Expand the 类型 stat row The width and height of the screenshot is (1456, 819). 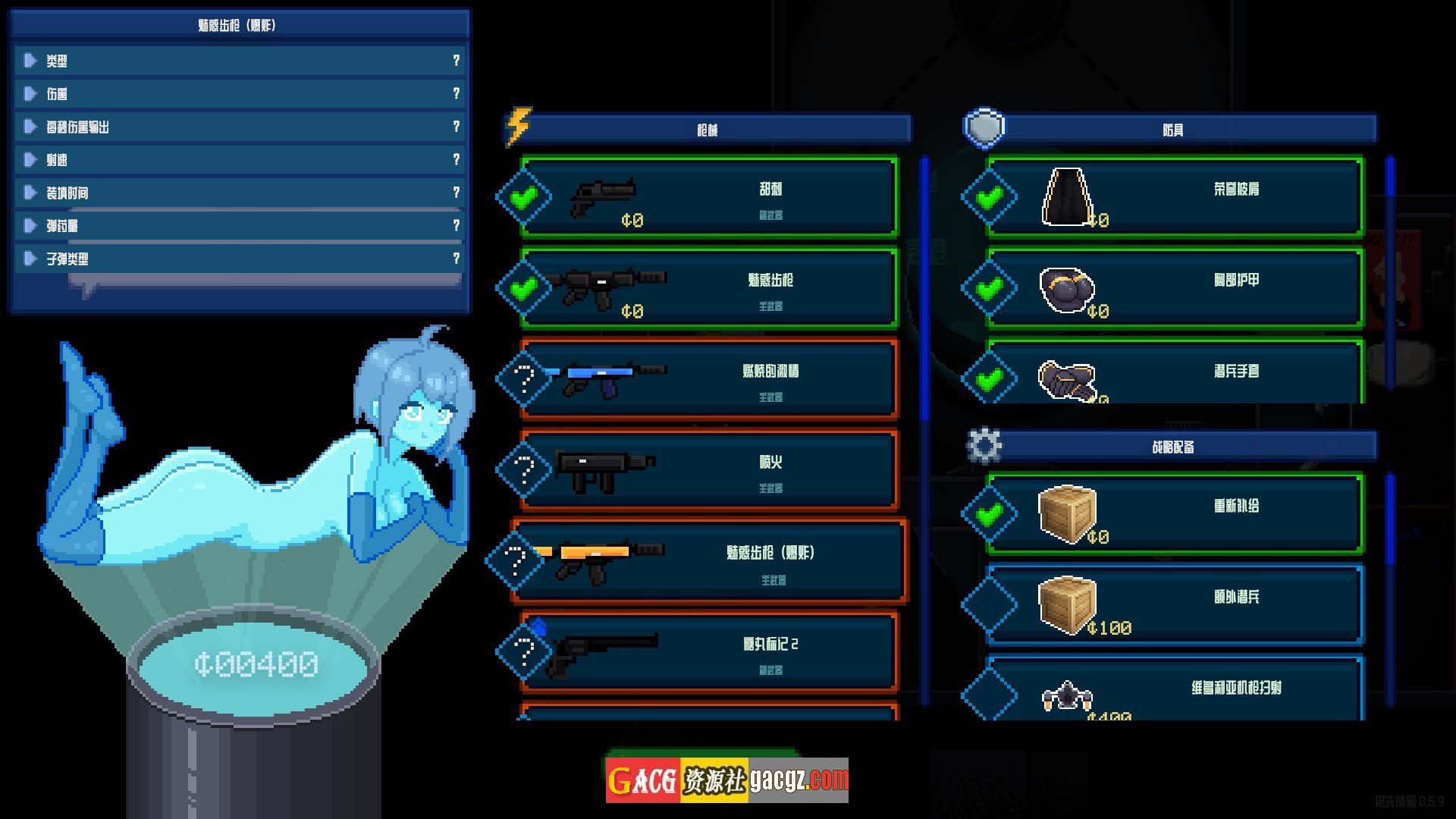tap(239, 61)
